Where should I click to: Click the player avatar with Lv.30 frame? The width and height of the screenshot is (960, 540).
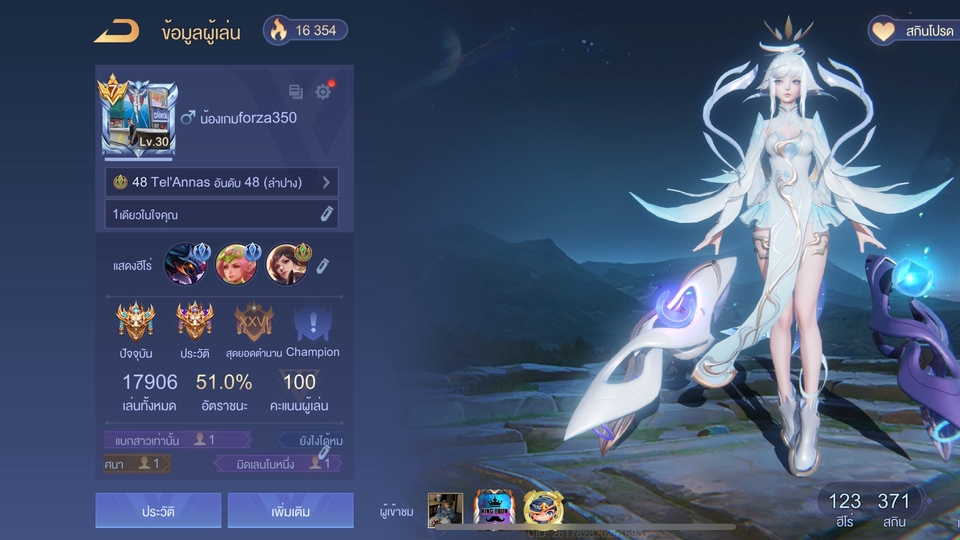(x=139, y=119)
